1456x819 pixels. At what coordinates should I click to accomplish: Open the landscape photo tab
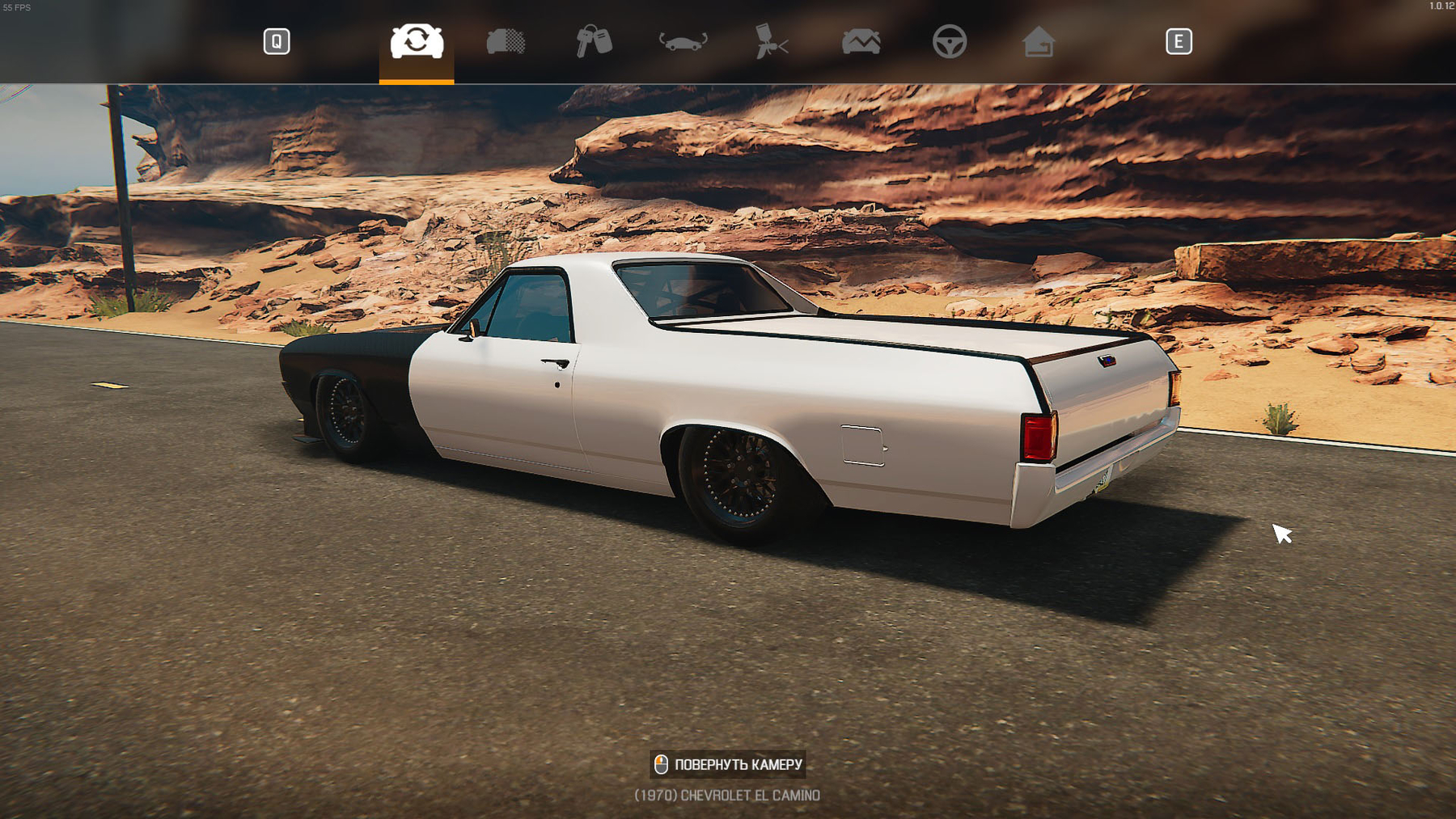tap(861, 41)
